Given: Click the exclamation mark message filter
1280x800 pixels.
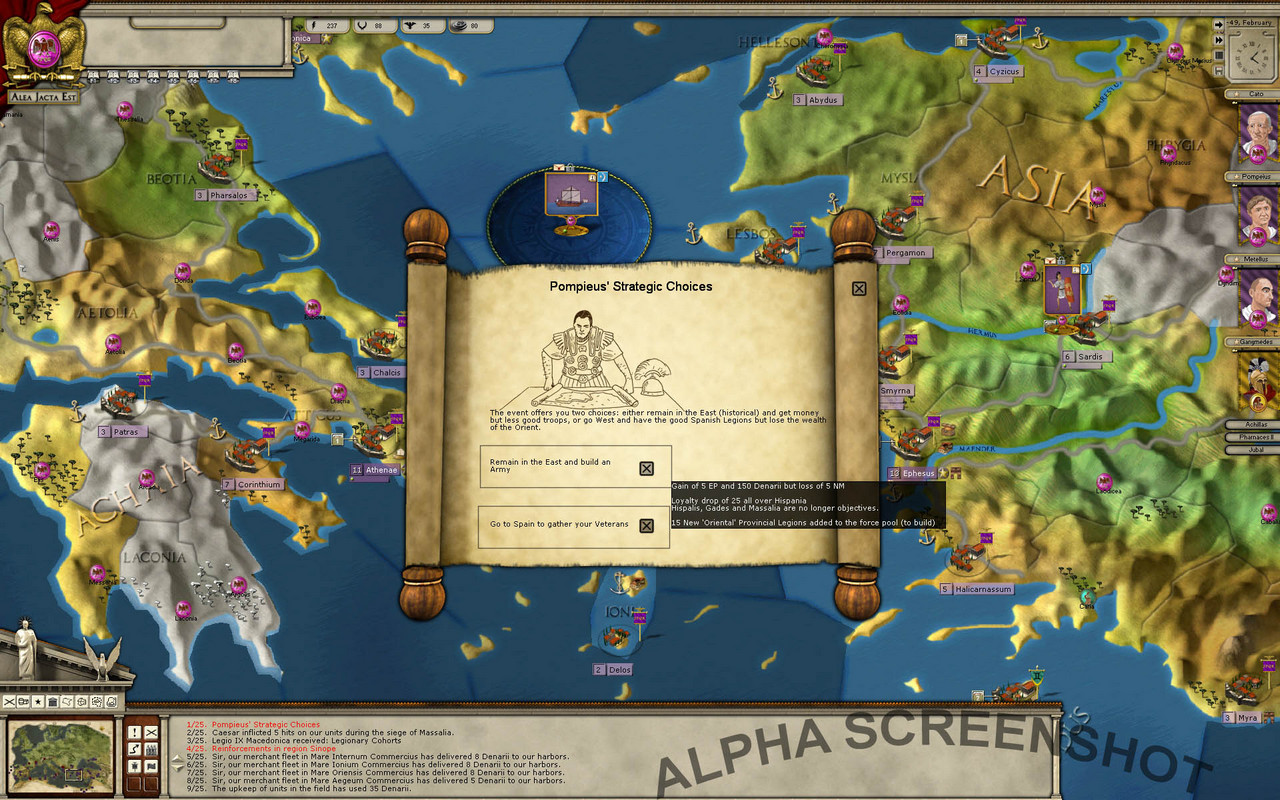Looking at the screenshot, I should pos(134,732).
